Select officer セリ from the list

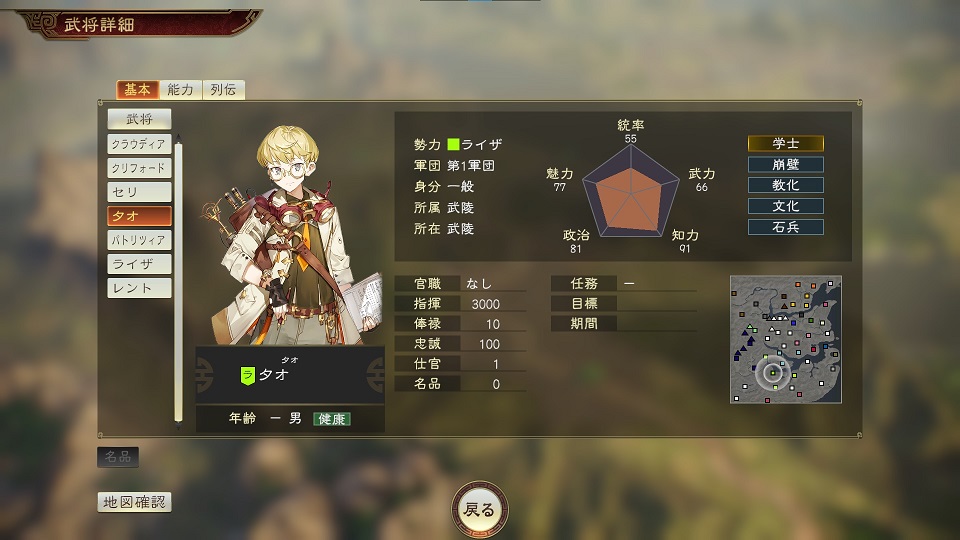tap(139, 192)
